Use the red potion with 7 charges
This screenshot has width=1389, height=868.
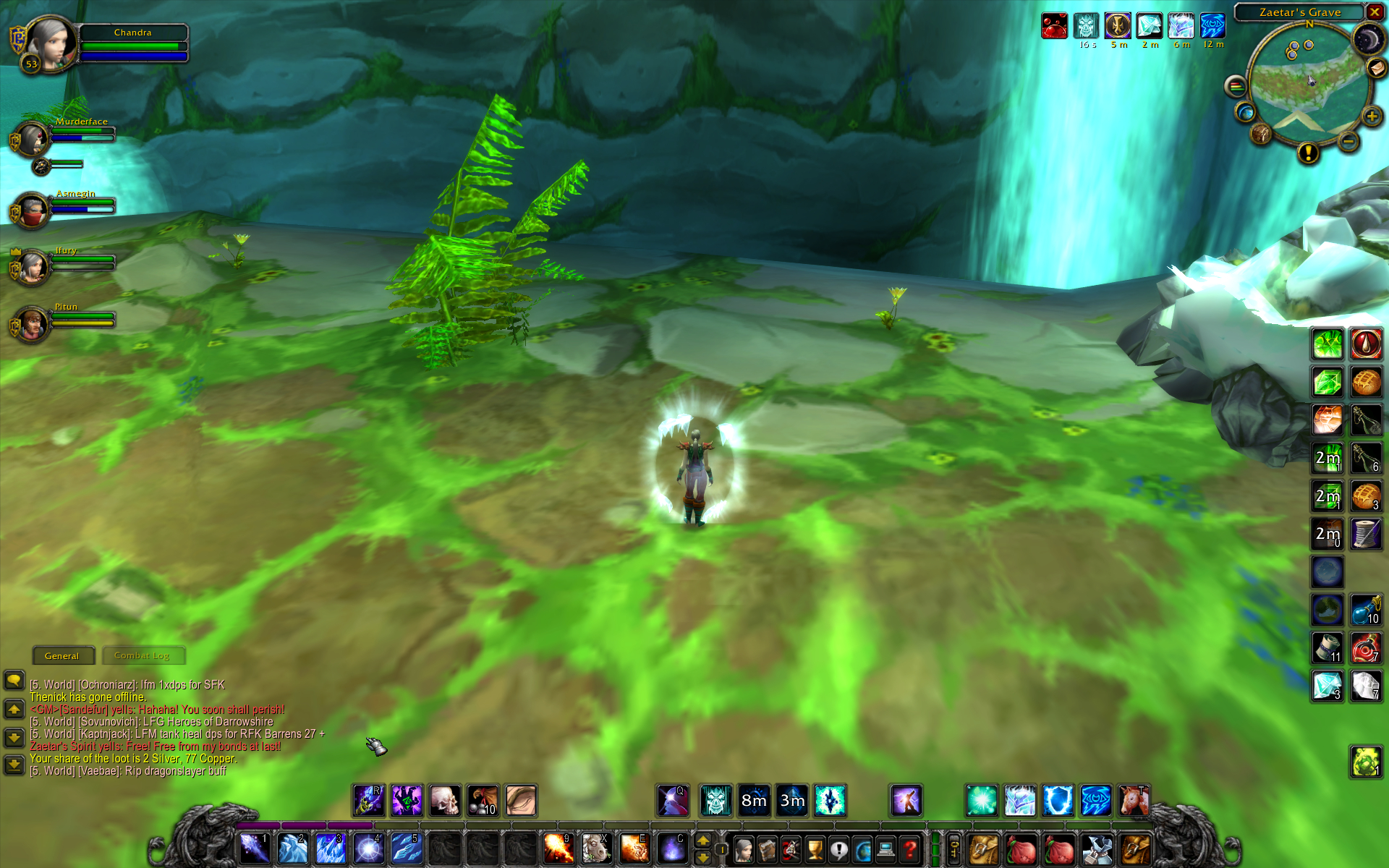[x=1366, y=648]
